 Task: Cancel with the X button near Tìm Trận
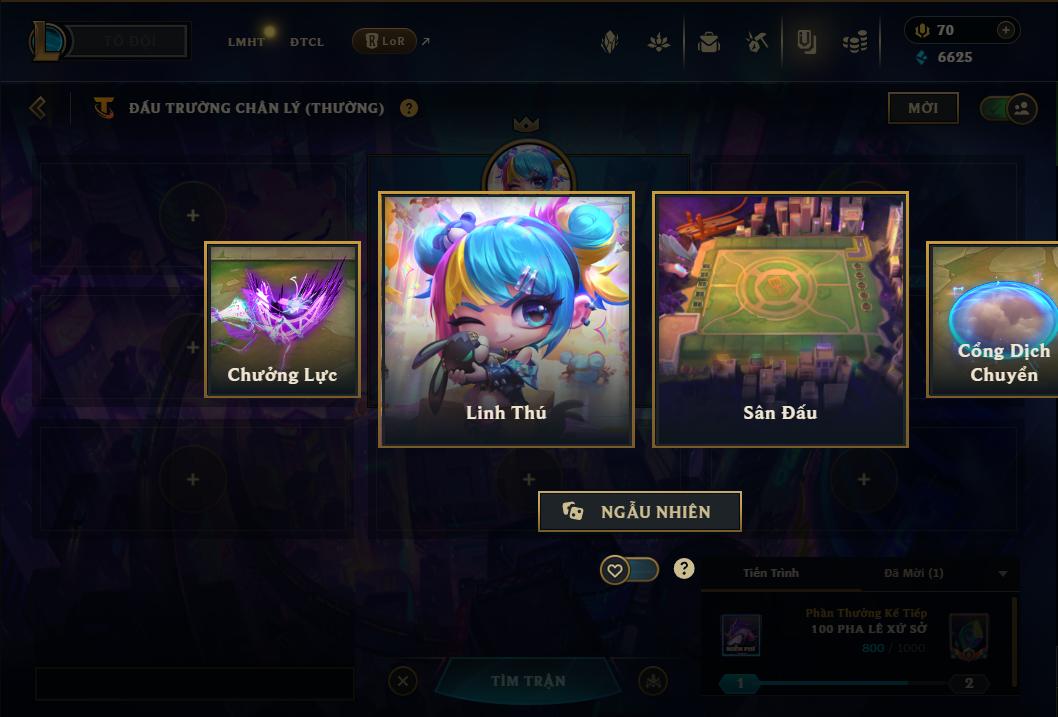tap(402, 681)
